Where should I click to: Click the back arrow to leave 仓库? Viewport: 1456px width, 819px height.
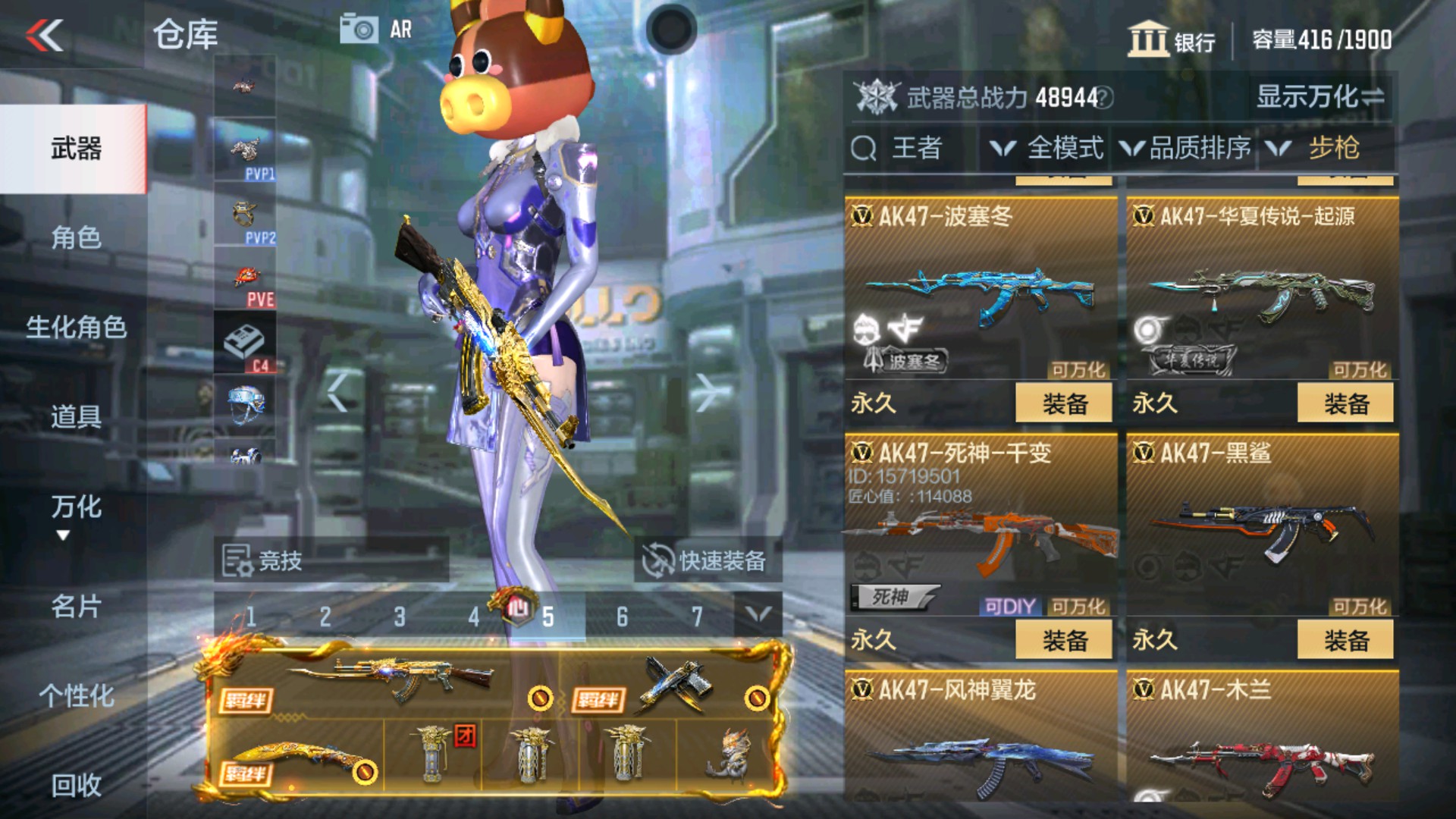[x=43, y=36]
